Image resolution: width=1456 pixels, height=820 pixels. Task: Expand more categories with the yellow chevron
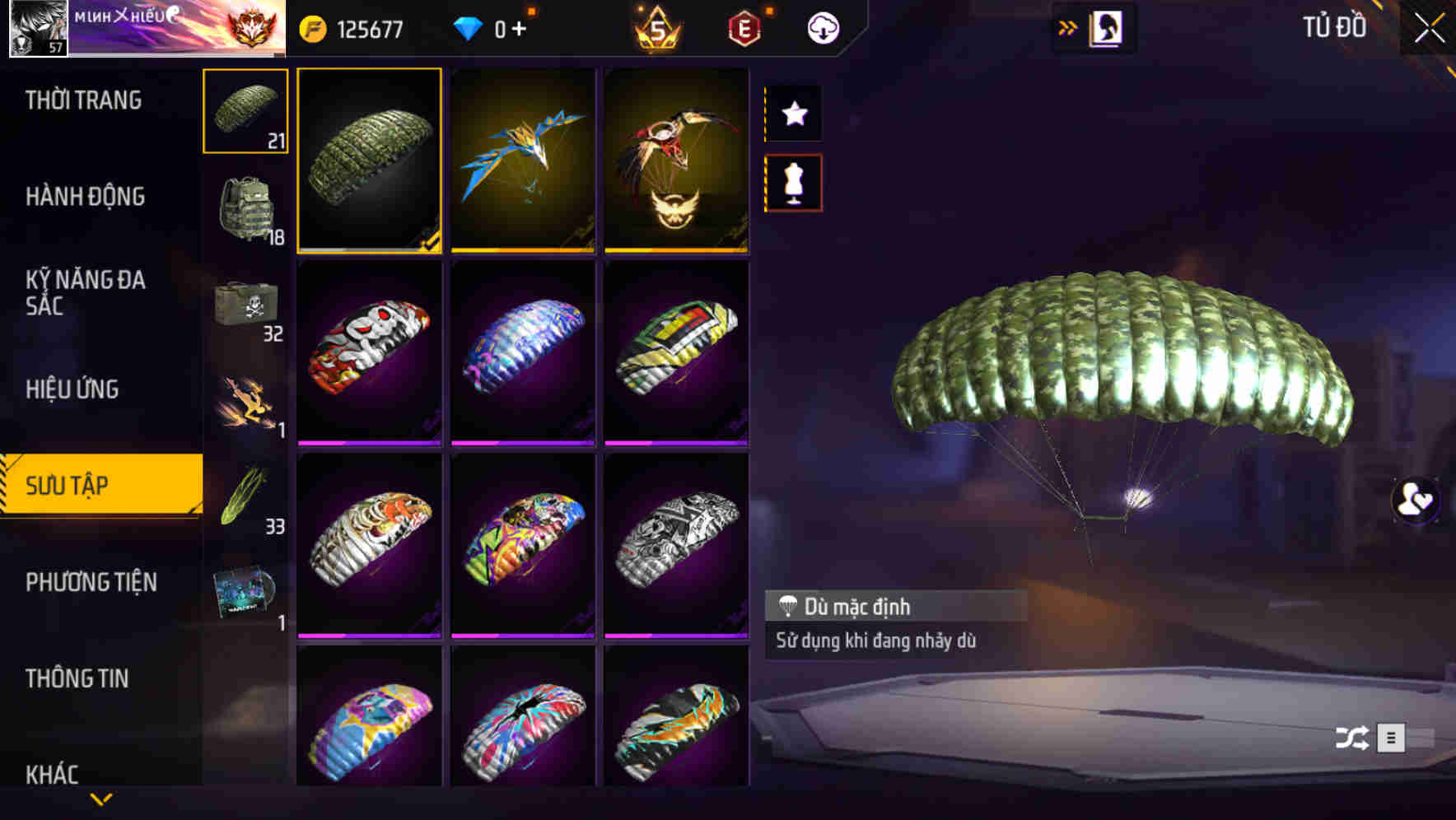[x=101, y=799]
